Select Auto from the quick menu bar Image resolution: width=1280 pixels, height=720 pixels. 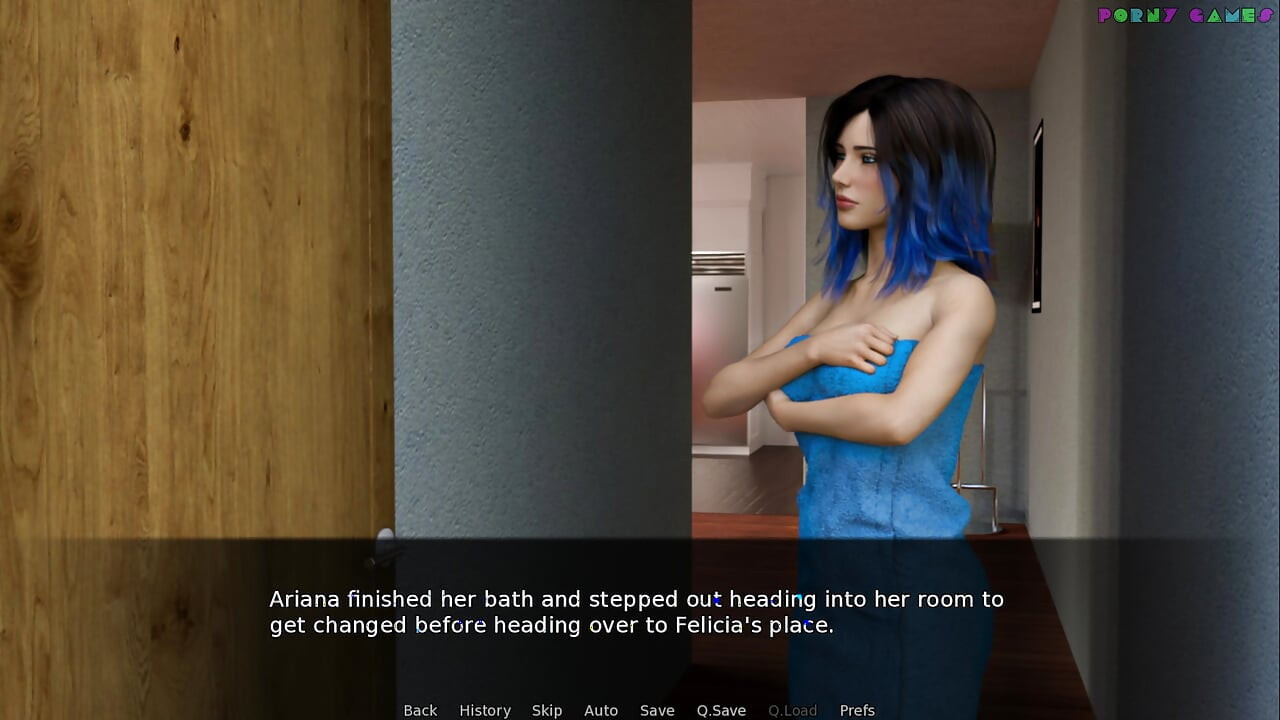[601, 710]
